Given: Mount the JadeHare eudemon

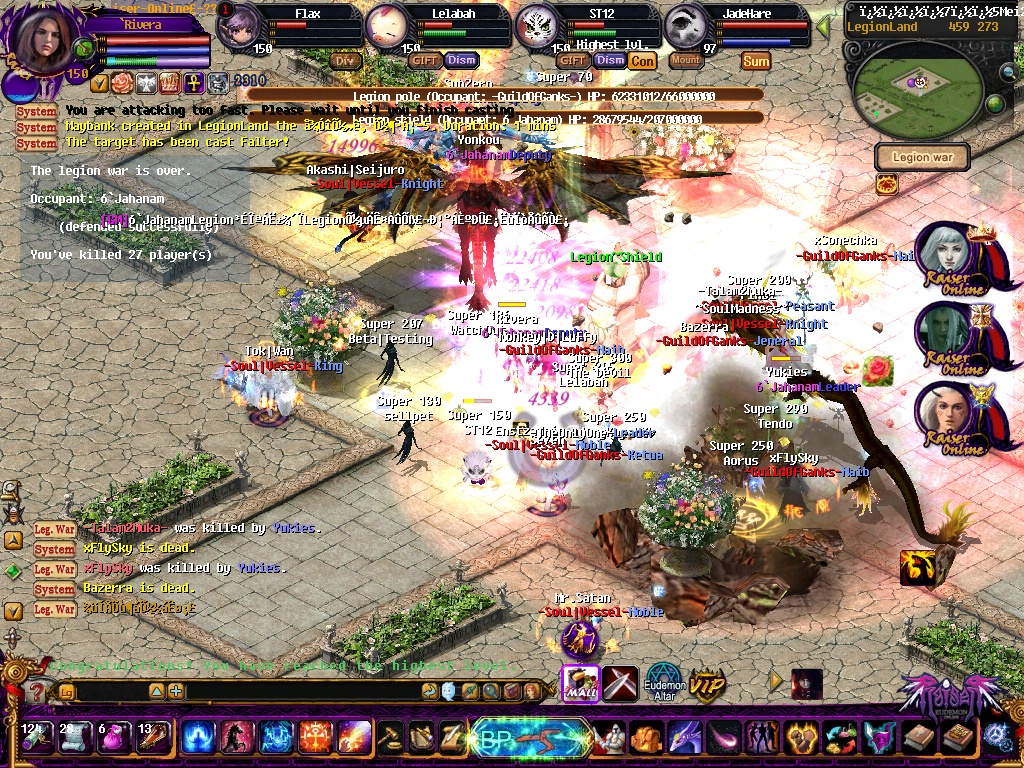Looking at the screenshot, I should [x=685, y=60].
